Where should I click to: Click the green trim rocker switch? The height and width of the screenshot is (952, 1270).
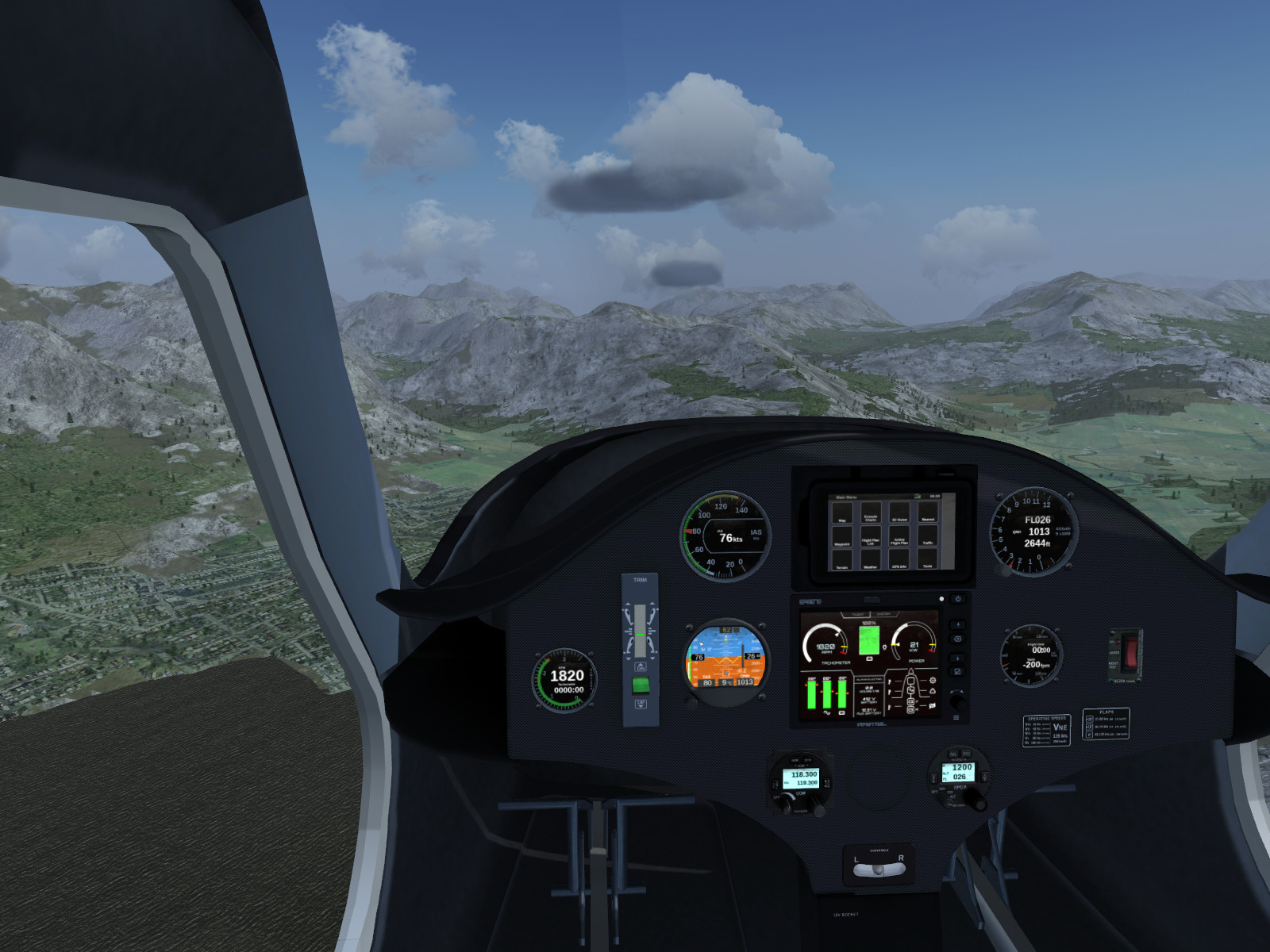point(641,685)
